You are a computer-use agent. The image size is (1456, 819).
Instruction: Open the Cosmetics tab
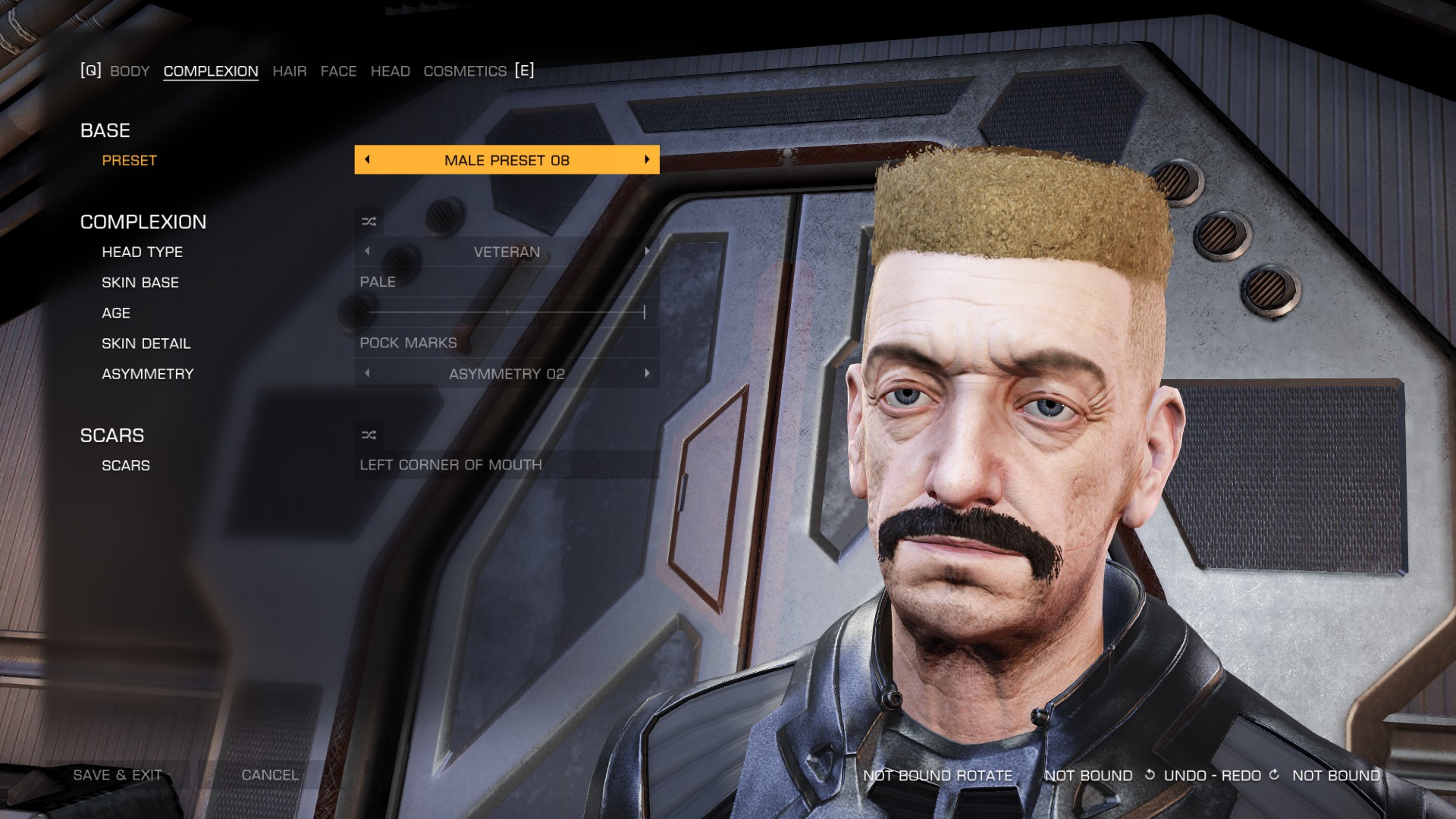(465, 71)
